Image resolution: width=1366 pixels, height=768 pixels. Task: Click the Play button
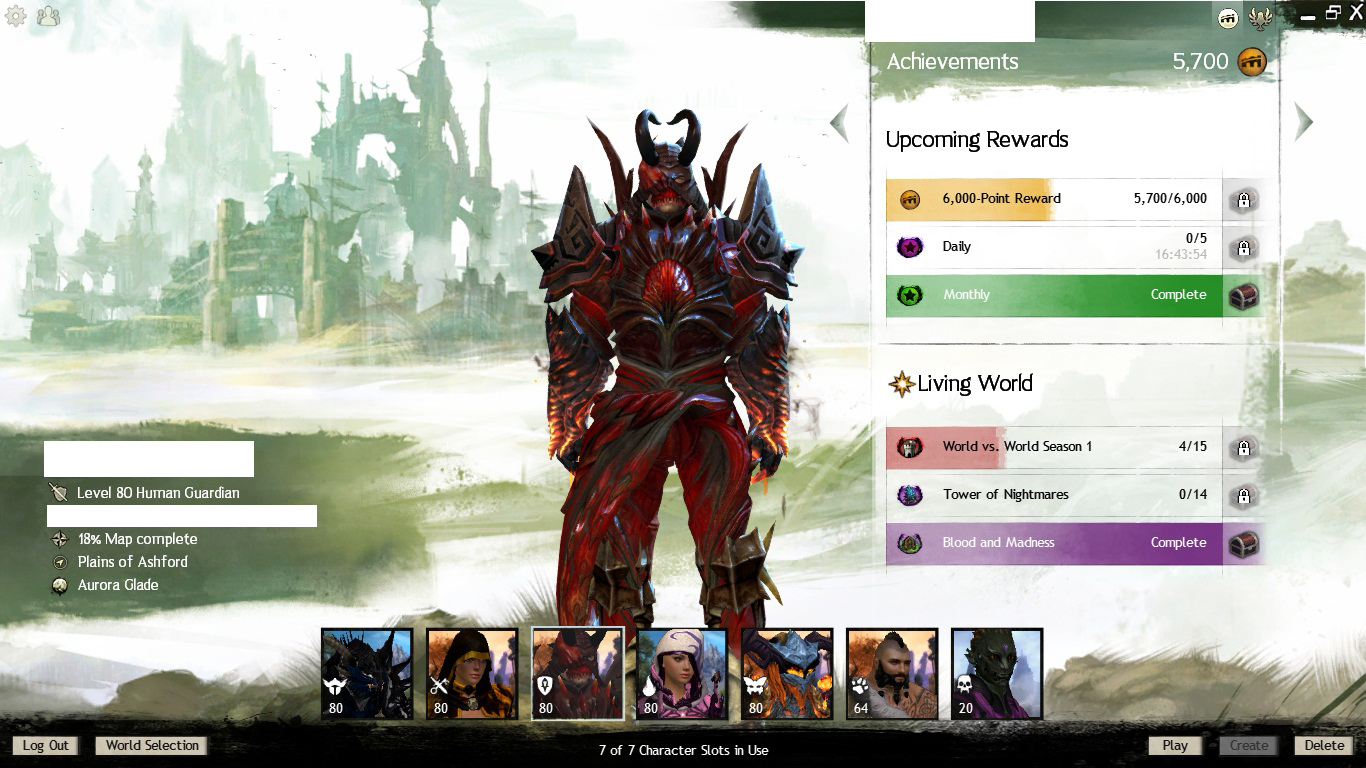tap(1175, 745)
